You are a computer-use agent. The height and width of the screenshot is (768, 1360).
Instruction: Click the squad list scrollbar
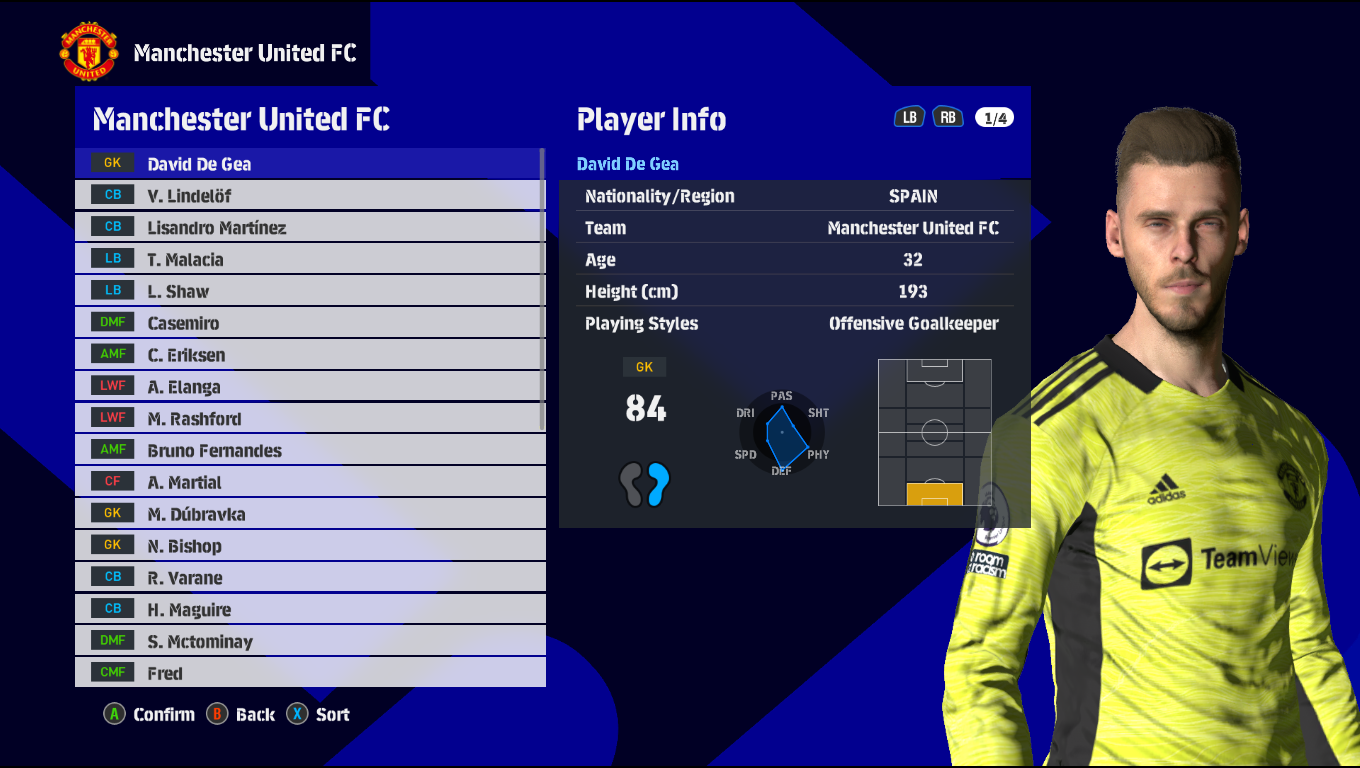click(x=543, y=290)
